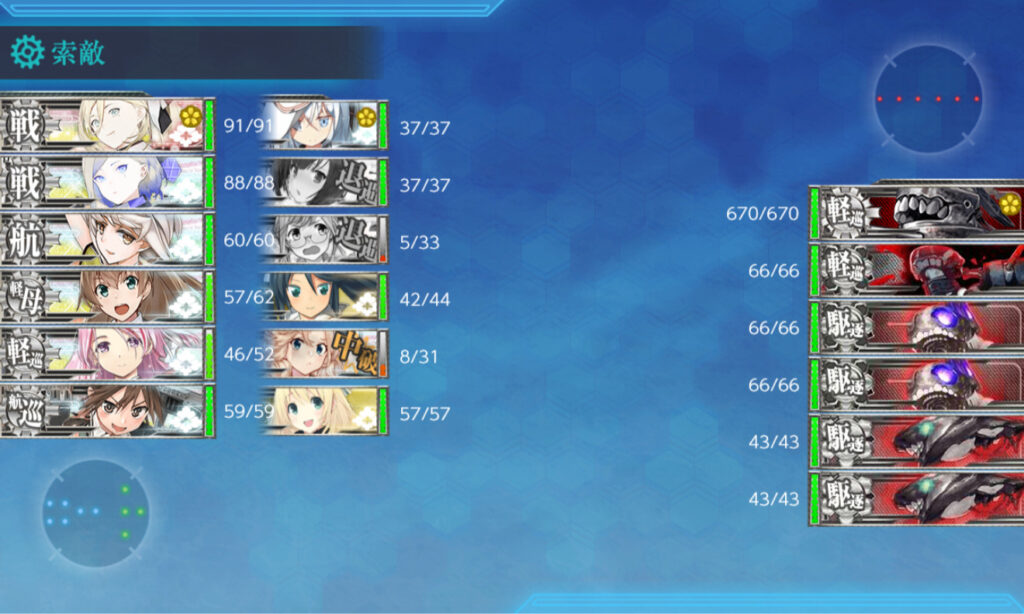Click the gear icon beside the 索敵 header
The height and width of the screenshot is (614, 1024).
[x=27, y=51]
